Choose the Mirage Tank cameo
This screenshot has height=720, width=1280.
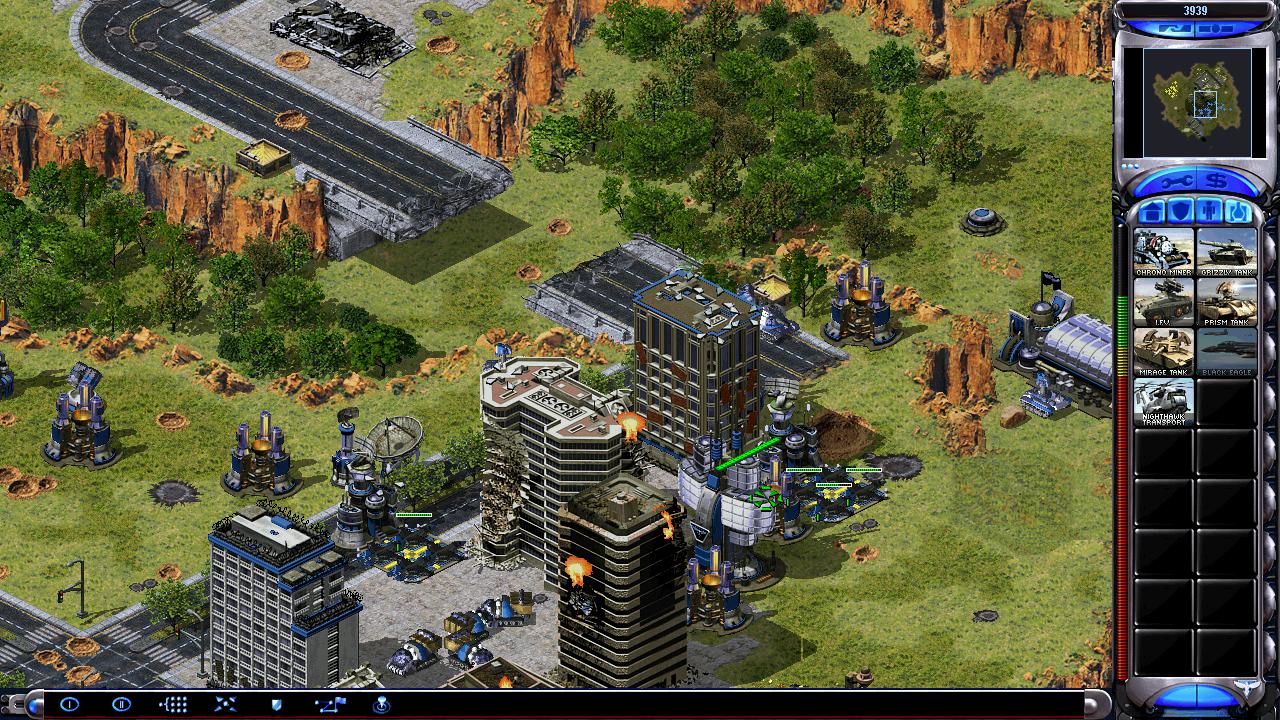[1163, 352]
